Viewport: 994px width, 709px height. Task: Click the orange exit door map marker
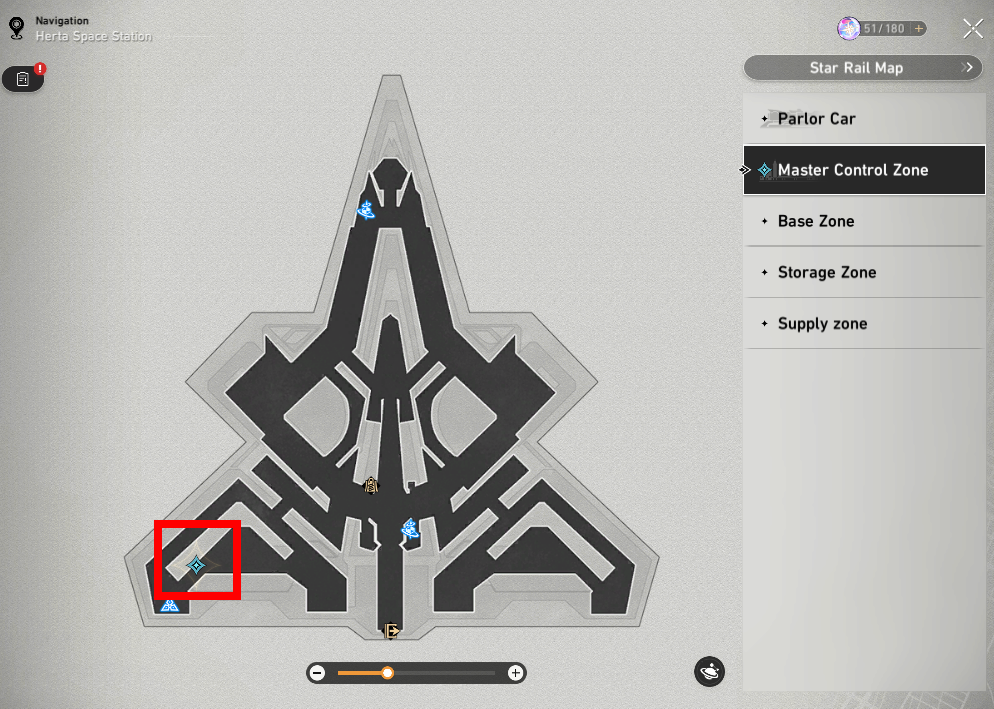(392, 630)
